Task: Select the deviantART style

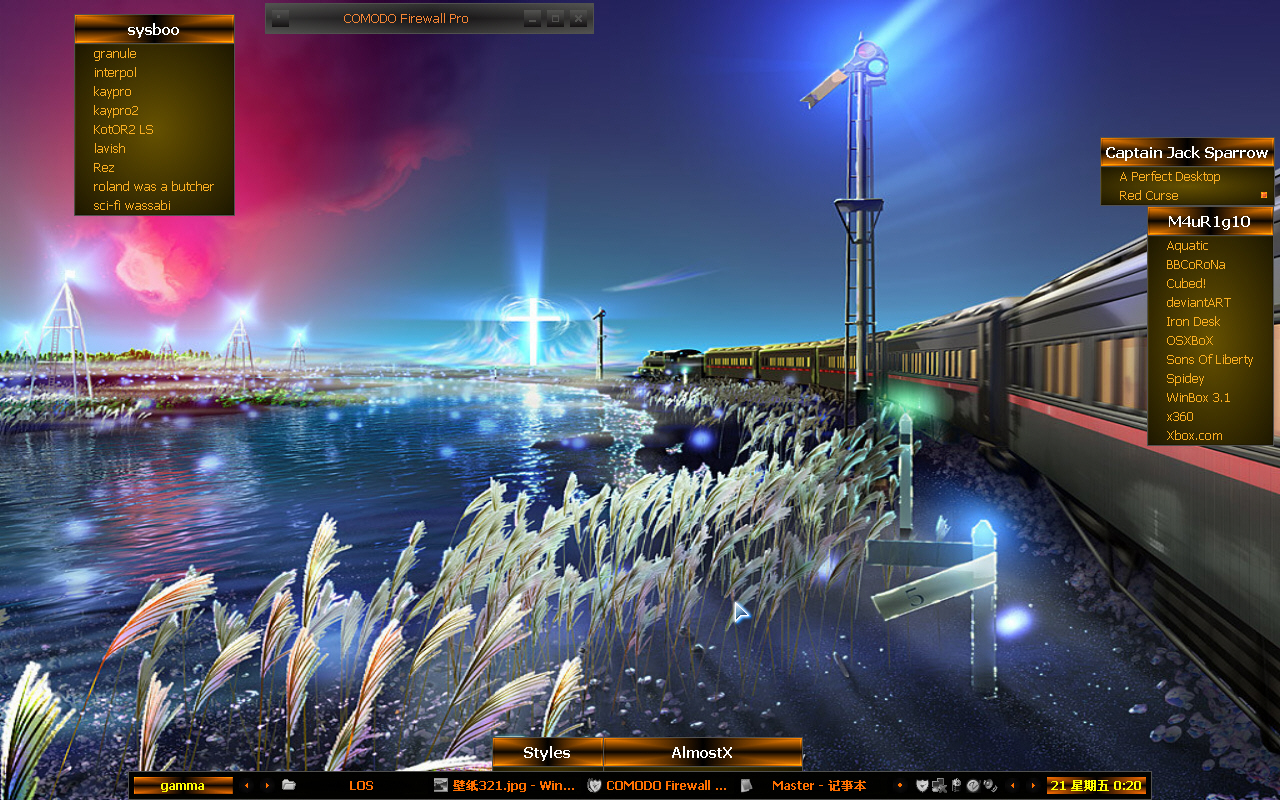Action: pos(1198,303)
